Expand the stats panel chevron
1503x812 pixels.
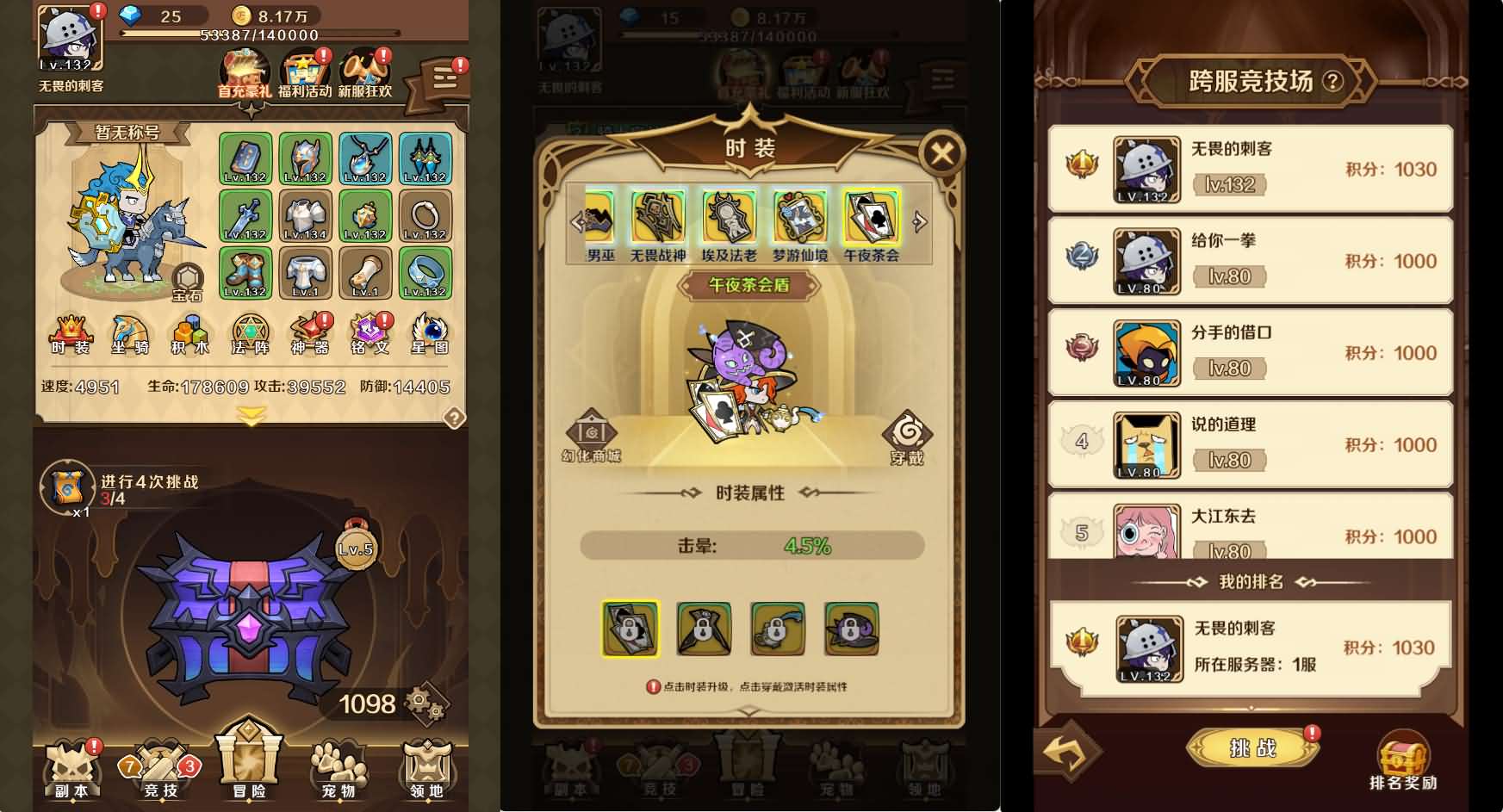249,412
